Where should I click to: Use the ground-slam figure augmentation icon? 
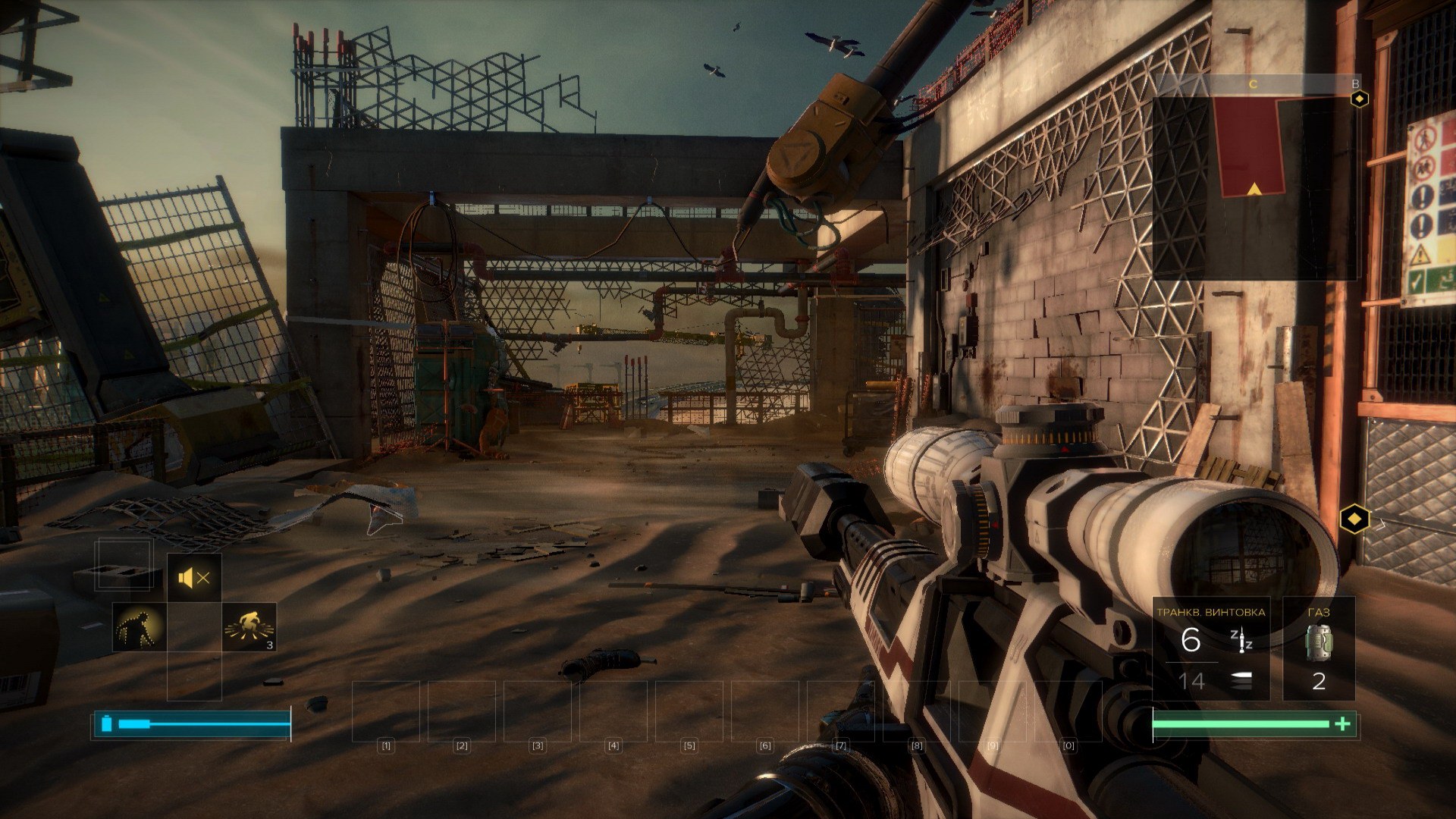(x=249, y=628)
